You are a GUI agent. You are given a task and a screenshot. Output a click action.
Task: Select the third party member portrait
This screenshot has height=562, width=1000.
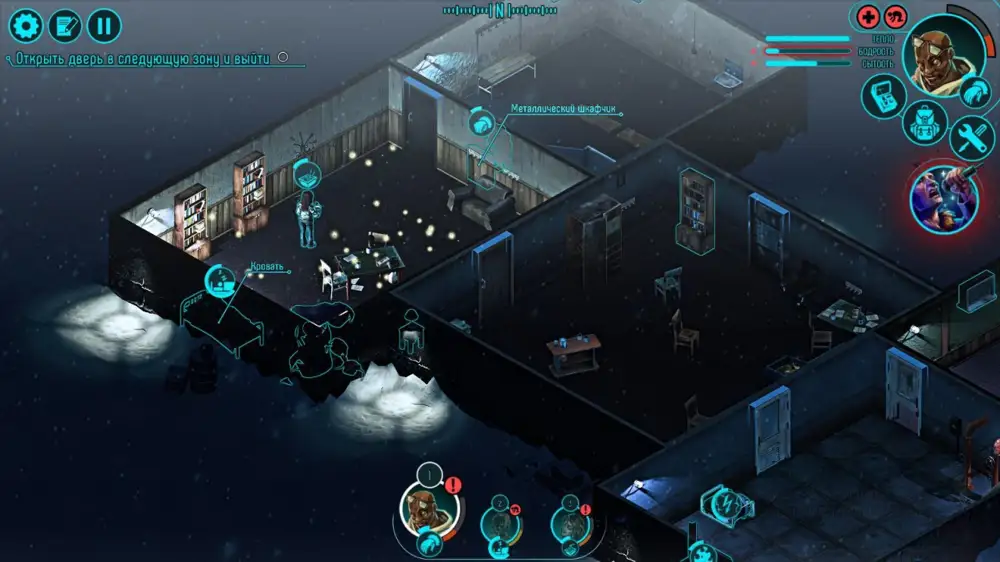coord(571,521)
